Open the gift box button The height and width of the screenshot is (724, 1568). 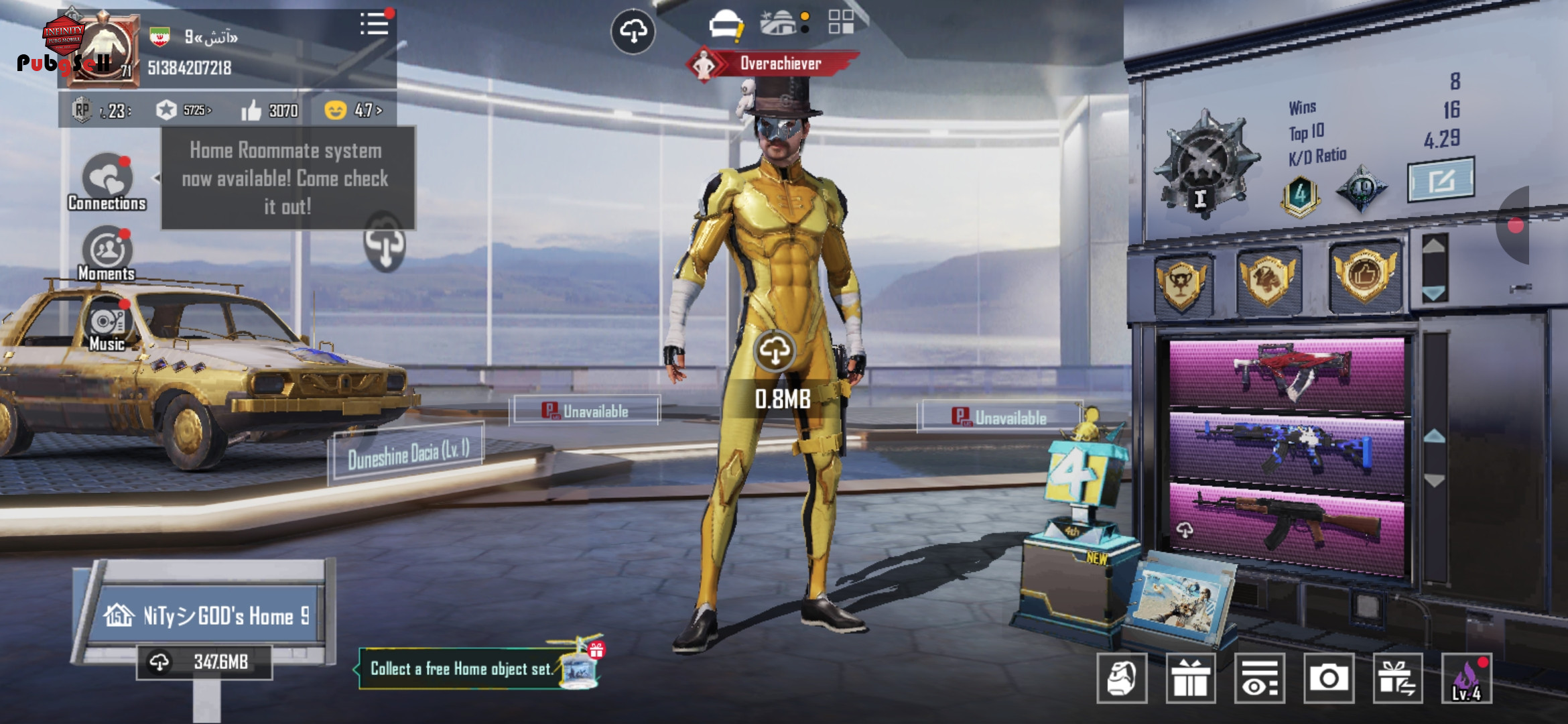(1190, 678)
